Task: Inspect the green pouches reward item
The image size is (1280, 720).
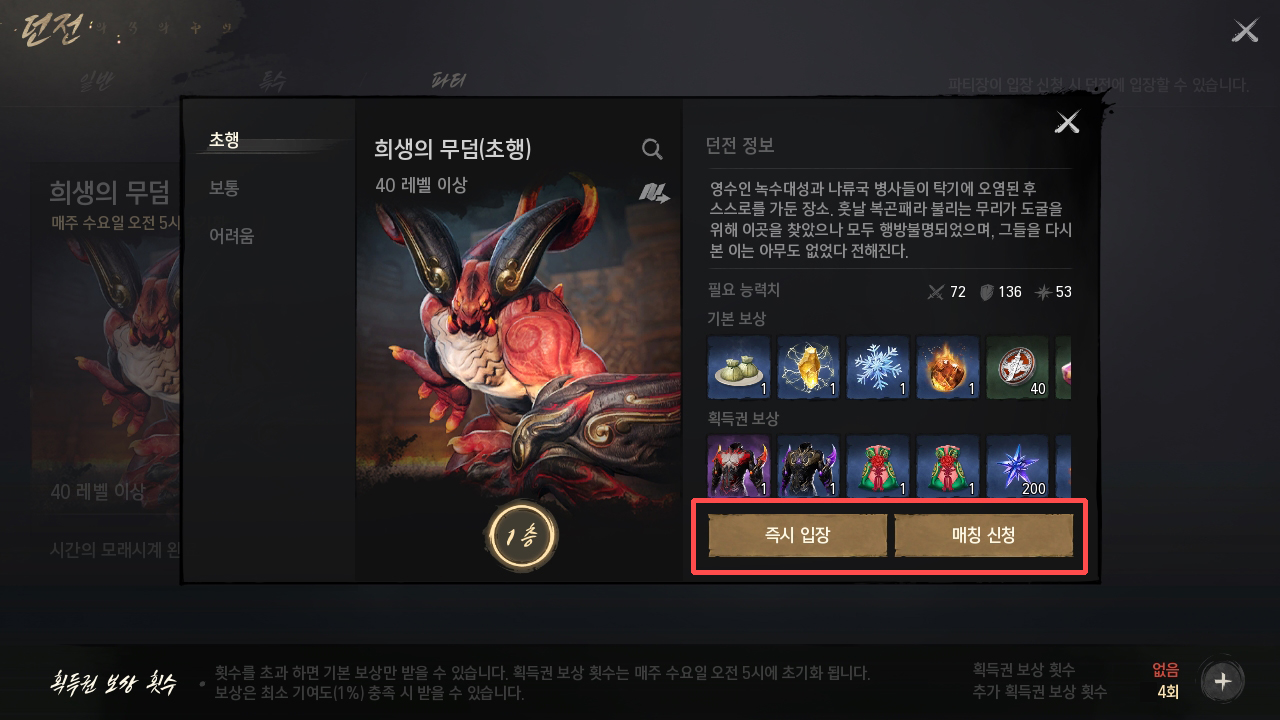Action: pyautogui.click(x=738, y=367)
